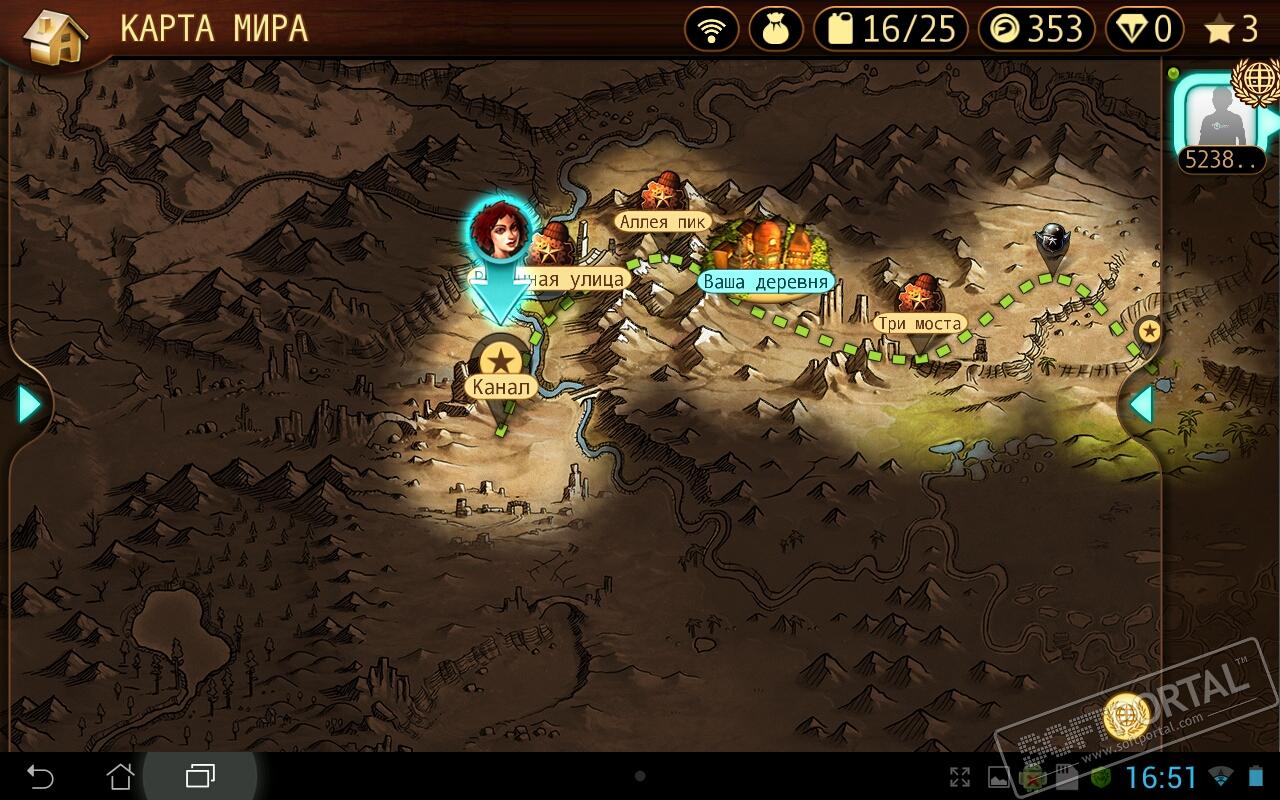Open the money bag shop icon
Viewport: 1280px width, 800px height.
point(774,30)
